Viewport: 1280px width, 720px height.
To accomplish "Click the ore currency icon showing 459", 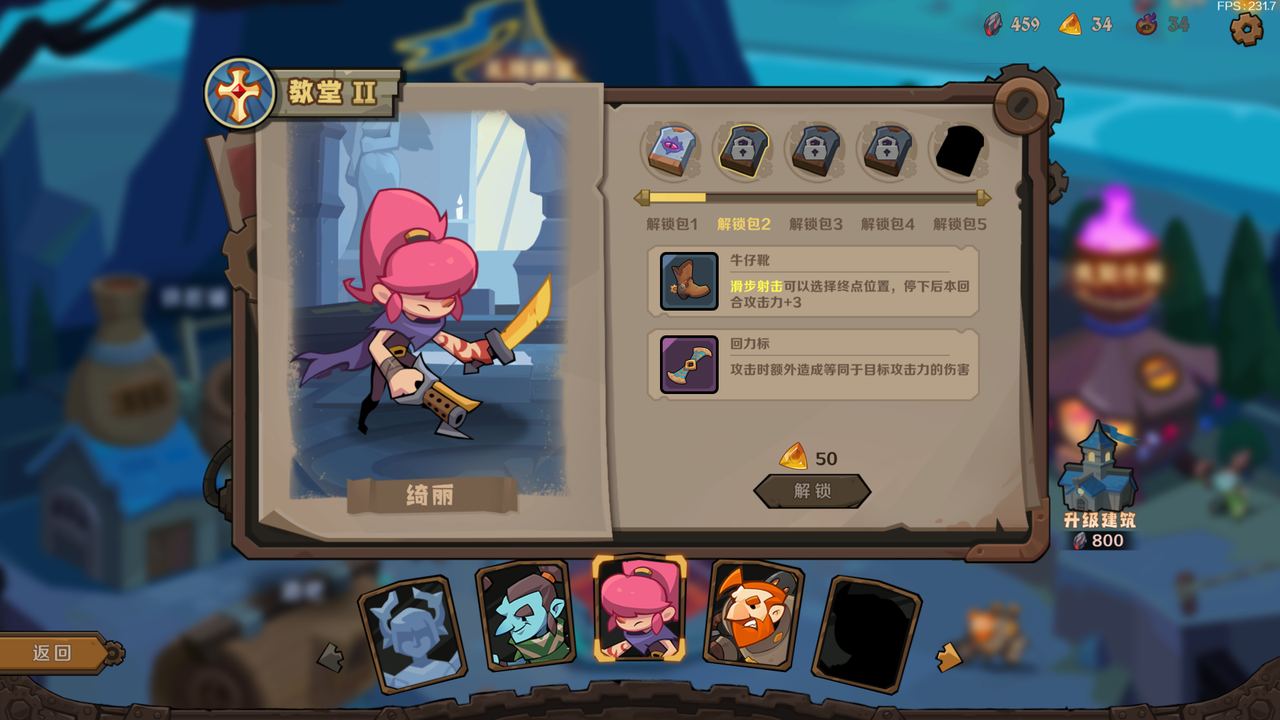I will tap(993, 23).
